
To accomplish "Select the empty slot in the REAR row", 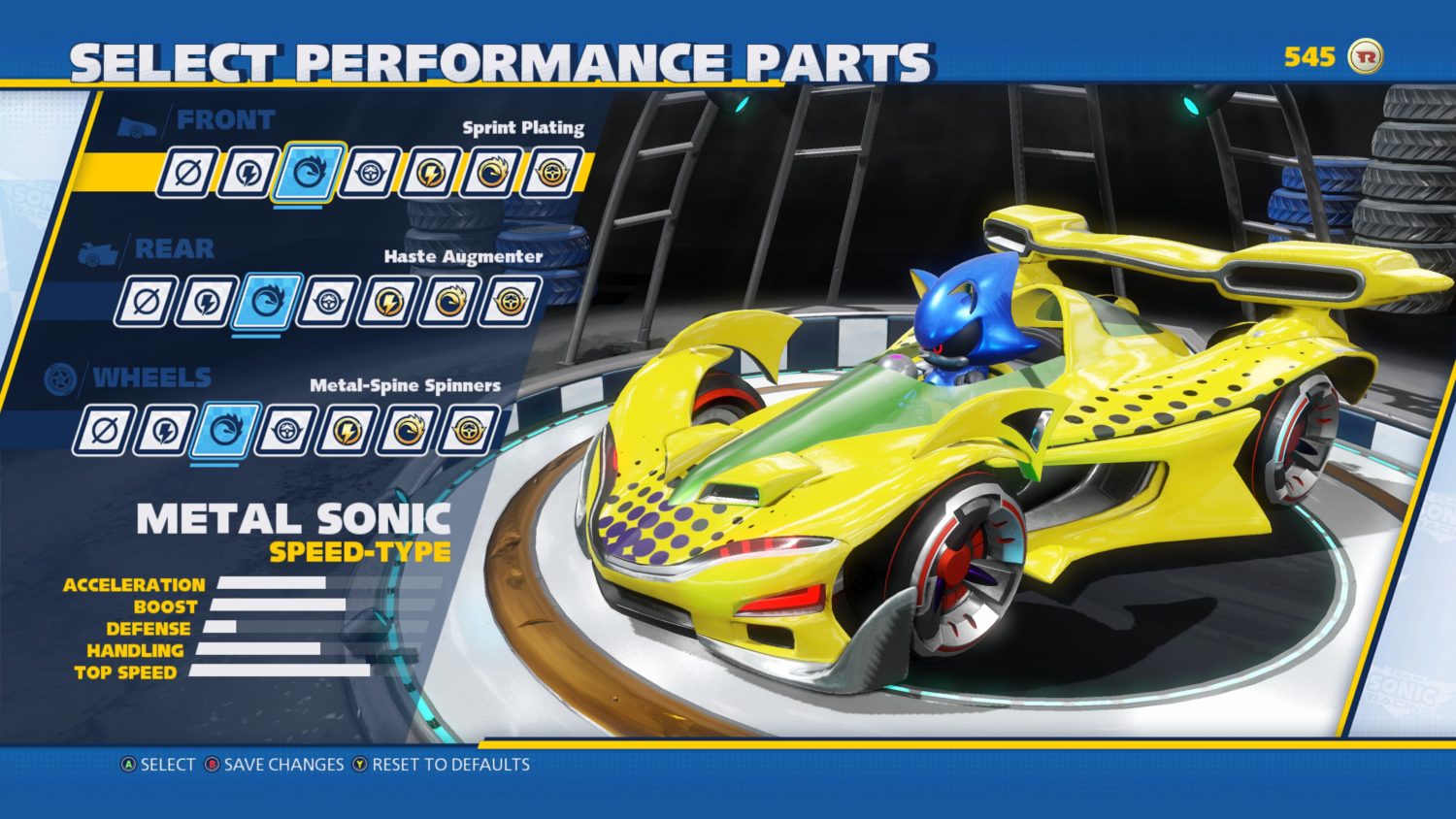I will click(146, 299).
